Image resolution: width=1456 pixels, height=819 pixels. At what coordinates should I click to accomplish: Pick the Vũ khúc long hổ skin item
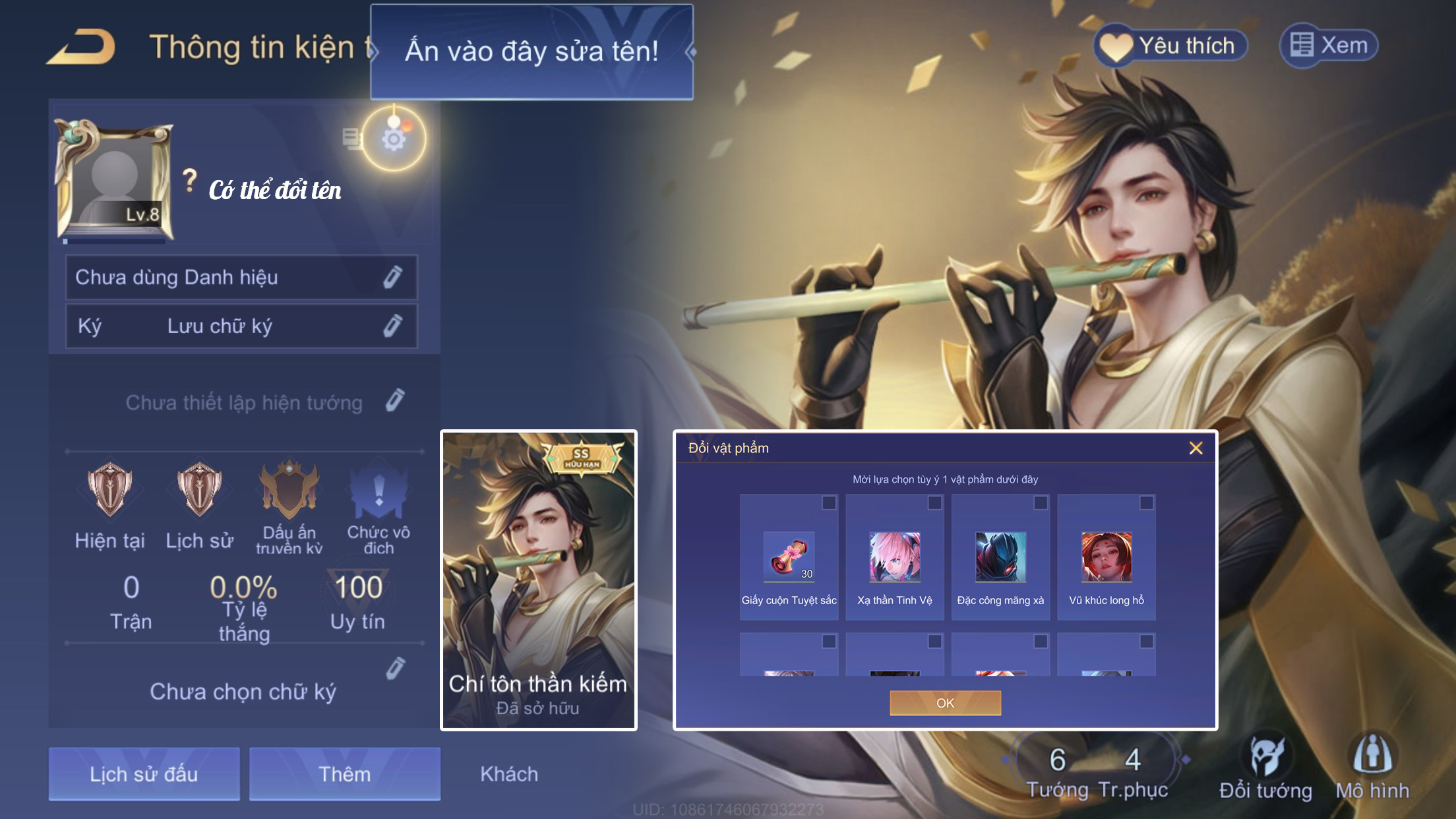(x=1107, y=558)
